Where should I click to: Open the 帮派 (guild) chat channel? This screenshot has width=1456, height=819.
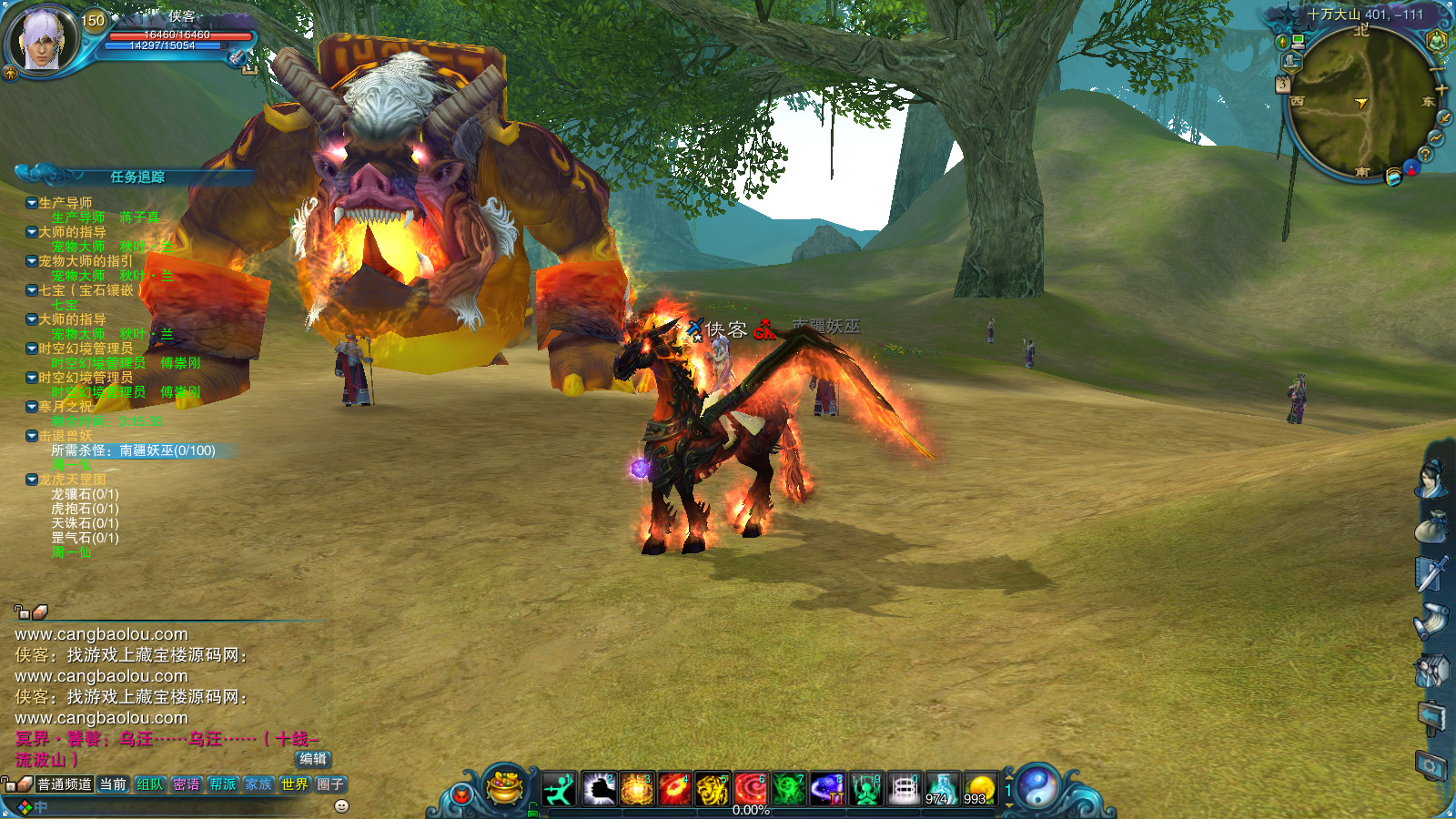[x=223, y=784]
